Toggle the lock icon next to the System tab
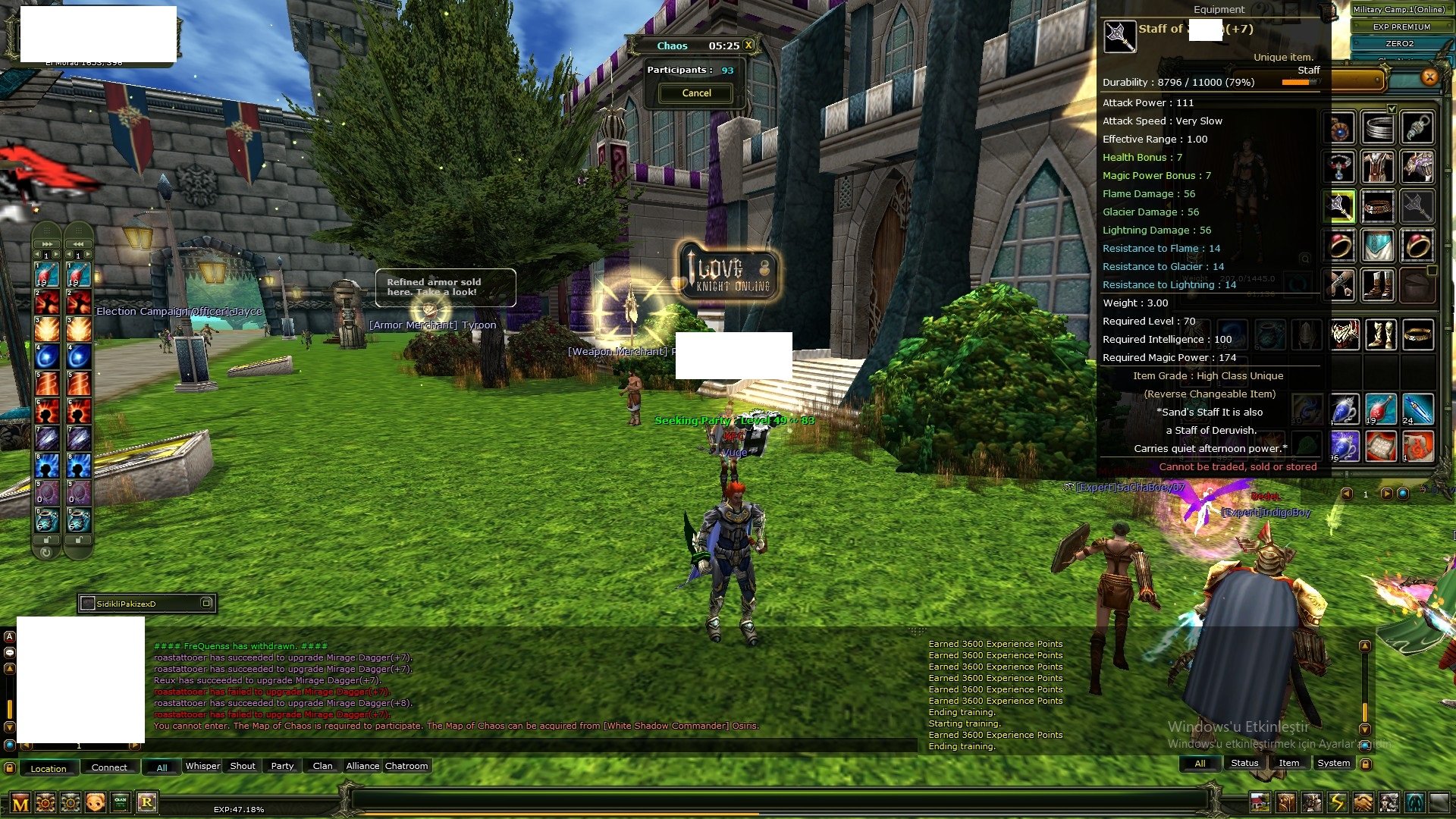This screenshot has width=1456, height=819. point(1366,764)
